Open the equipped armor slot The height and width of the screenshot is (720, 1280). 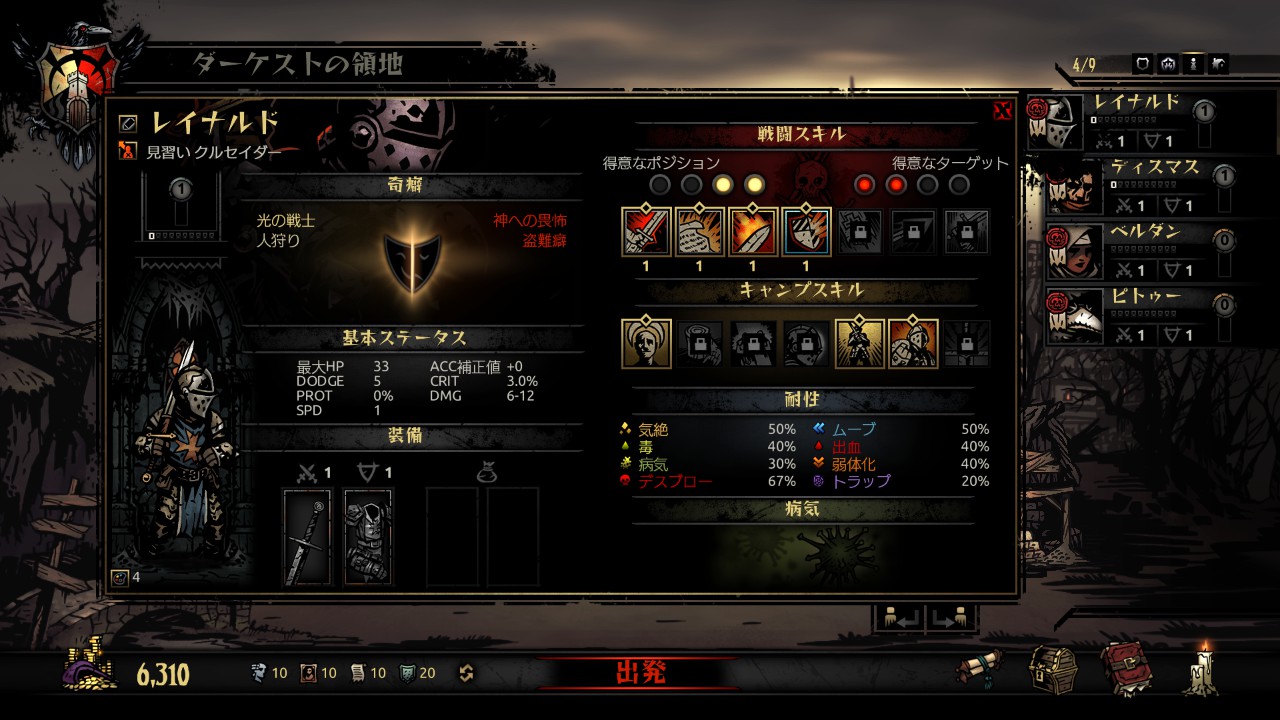click(368, 536)
